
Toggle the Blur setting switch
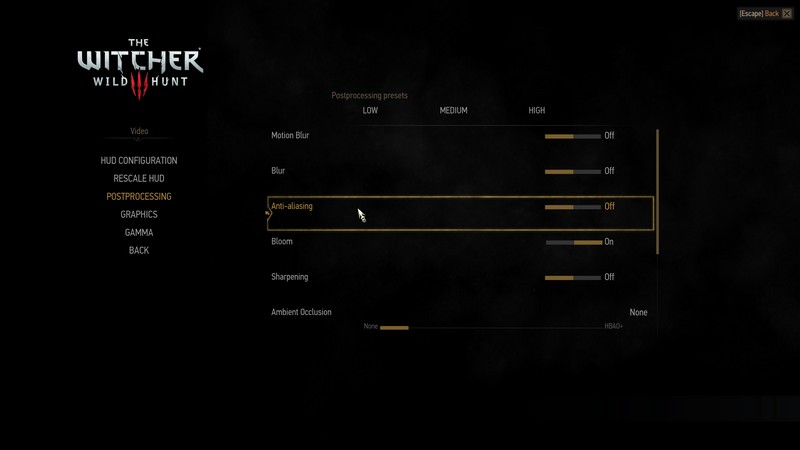pos(573,171)
